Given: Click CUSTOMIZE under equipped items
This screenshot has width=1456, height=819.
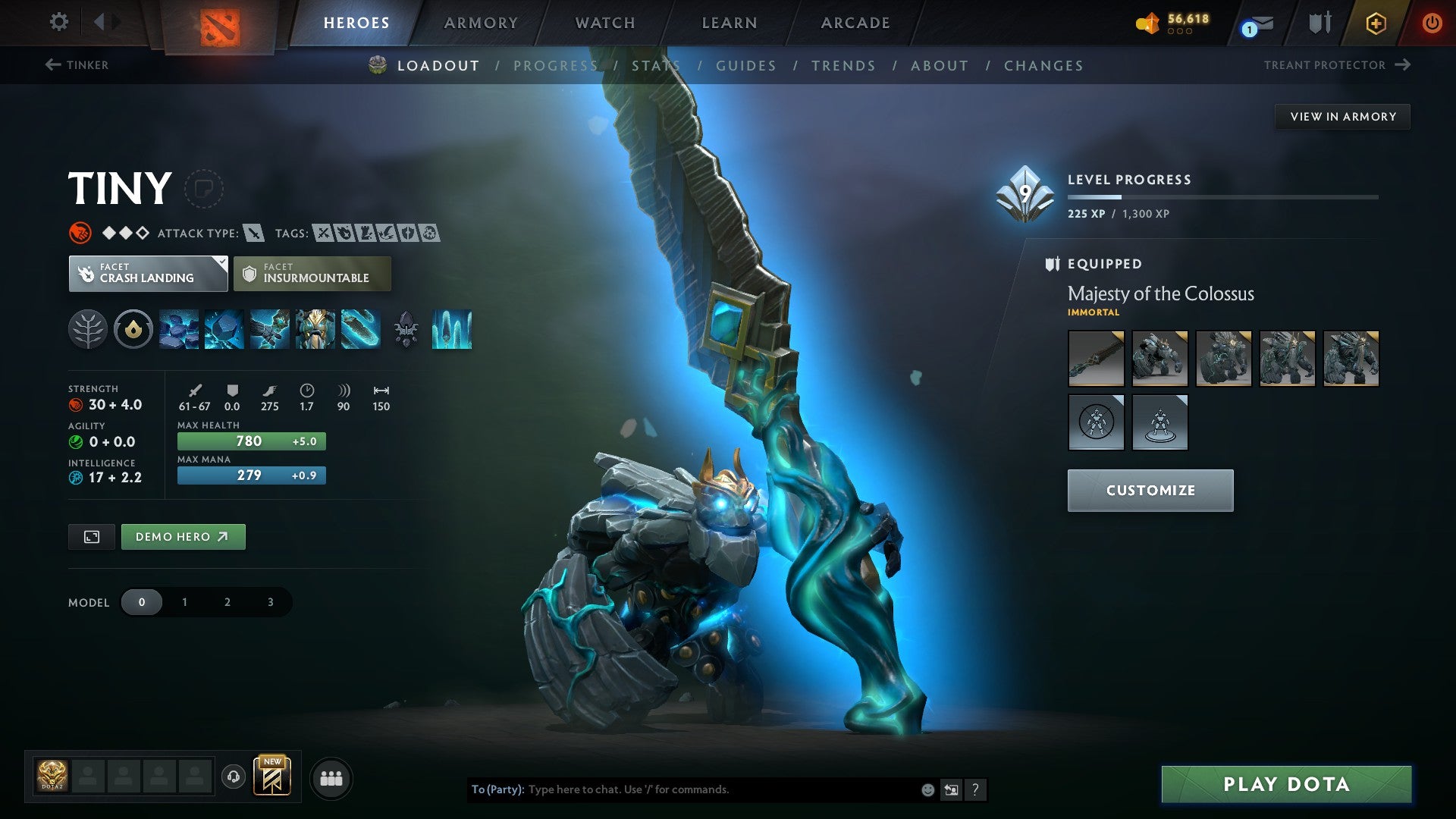Looking at the screenshot, I should click(x=1150, y=490).
